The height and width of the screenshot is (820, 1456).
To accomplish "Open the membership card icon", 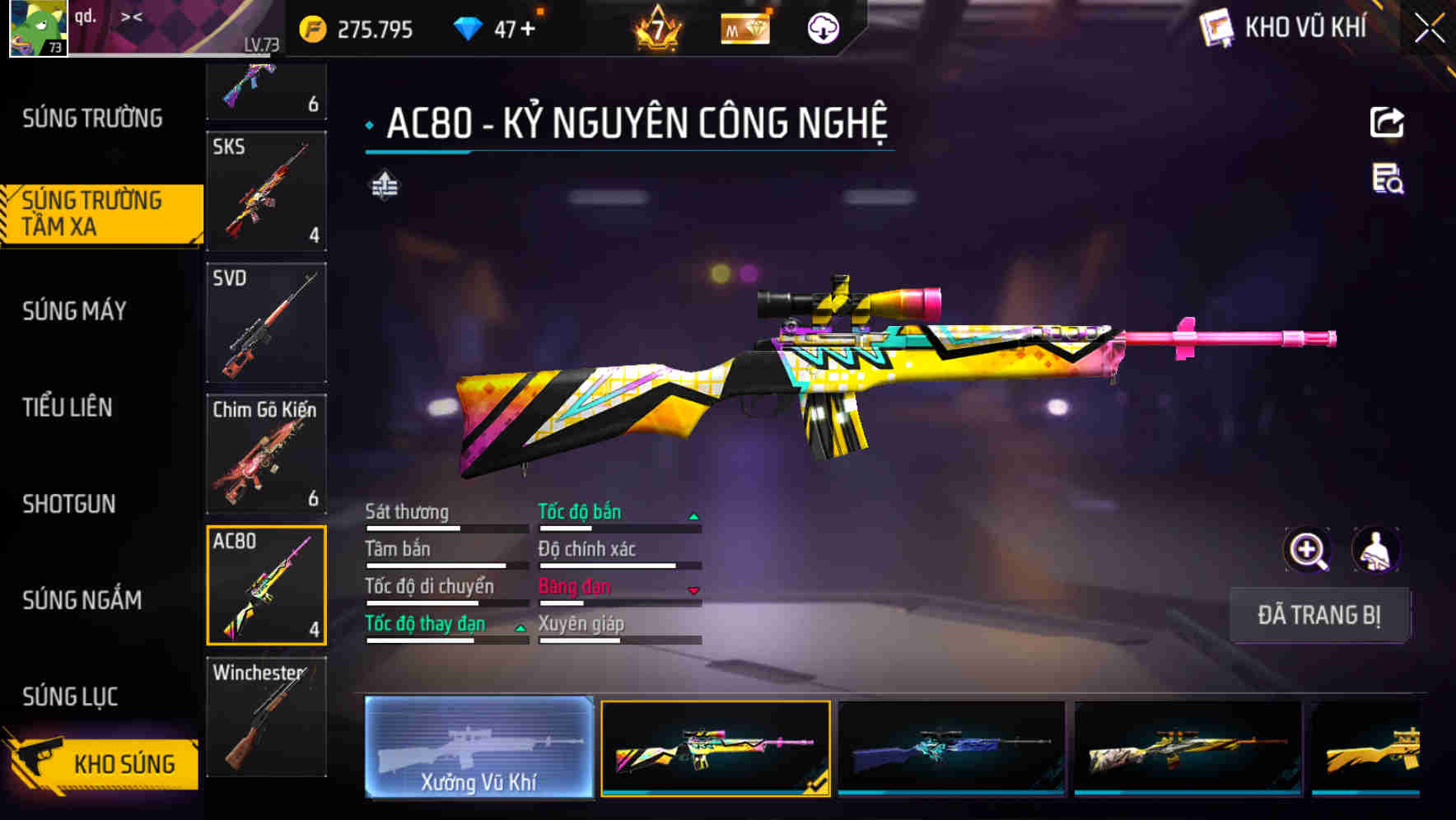I will [x=745, y=29].
